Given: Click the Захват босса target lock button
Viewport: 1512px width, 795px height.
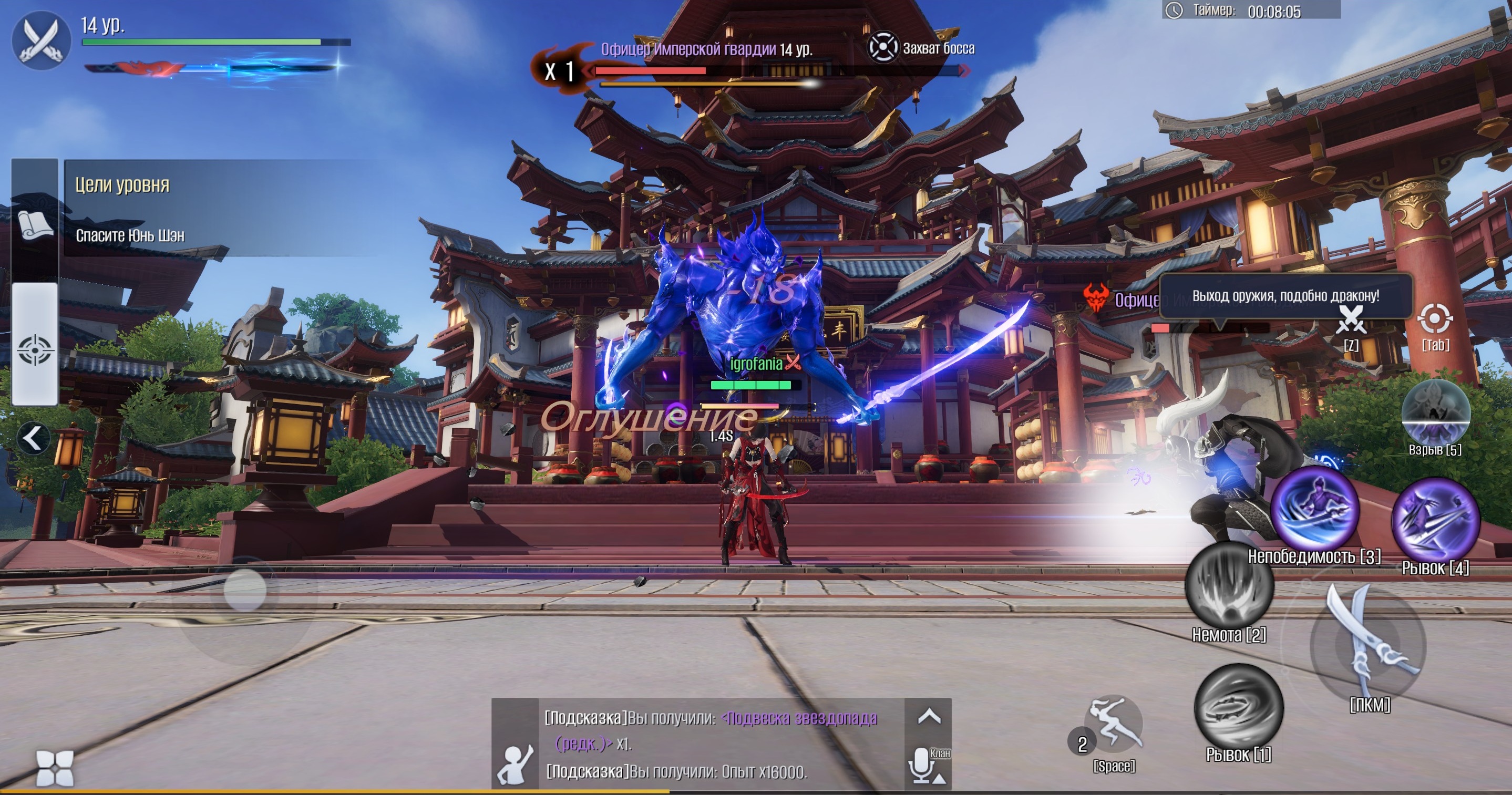Looking at the screenshot, I should pyautogui.click(x=883, y=47).
